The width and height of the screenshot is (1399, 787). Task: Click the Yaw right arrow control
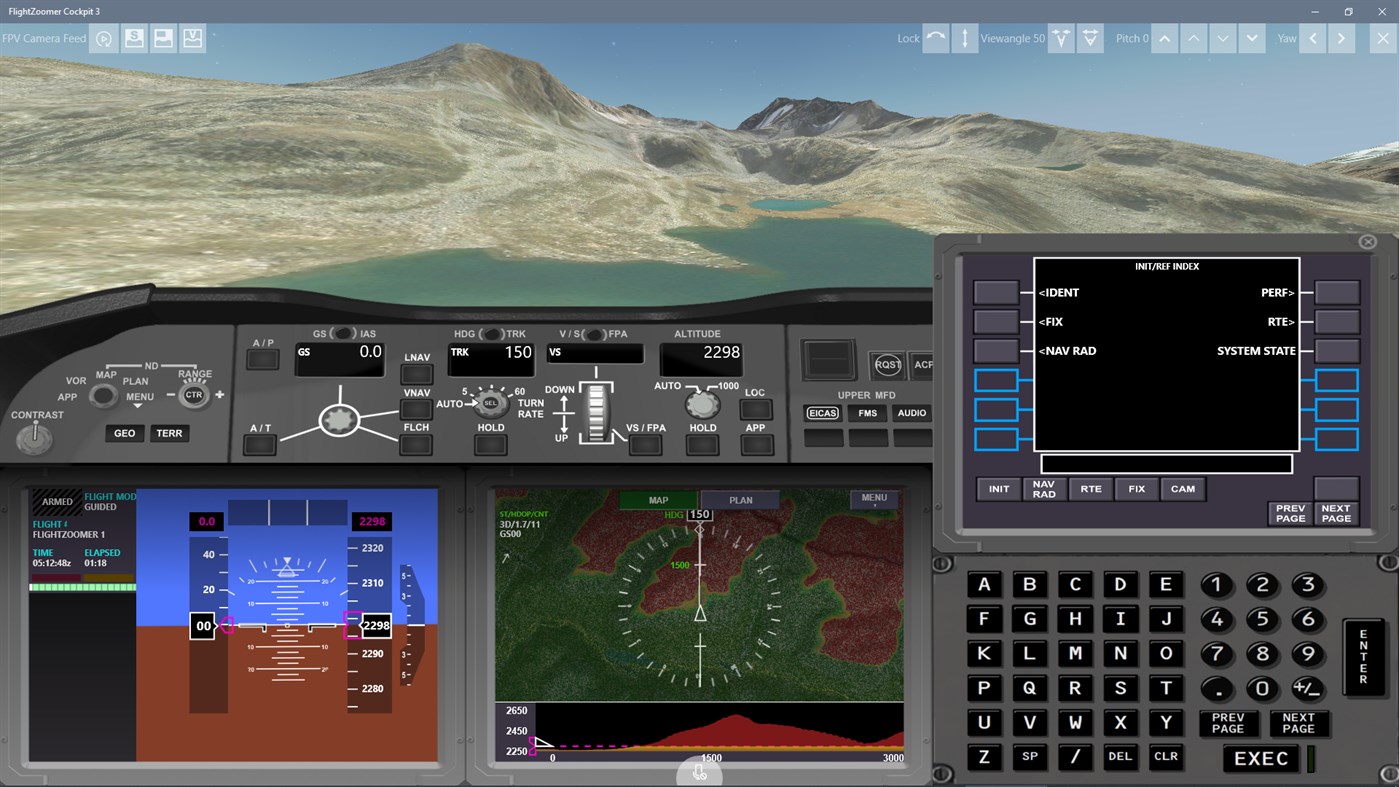pyautogui.click(x=1340, y=38)
